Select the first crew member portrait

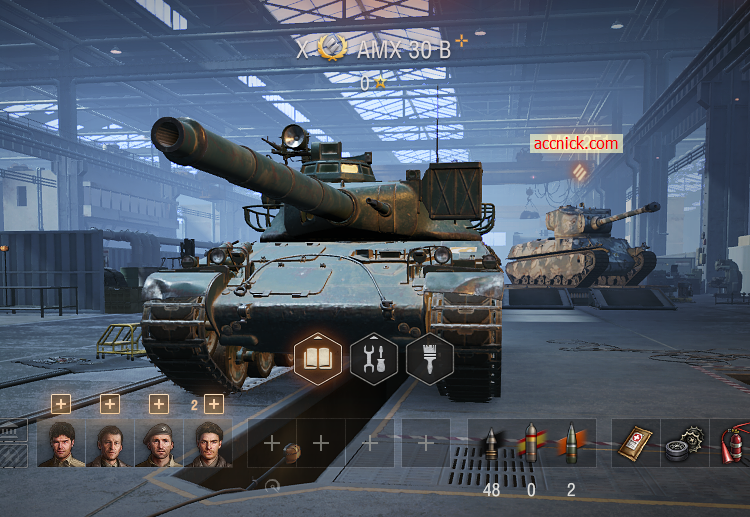click(x=61, y=443)
